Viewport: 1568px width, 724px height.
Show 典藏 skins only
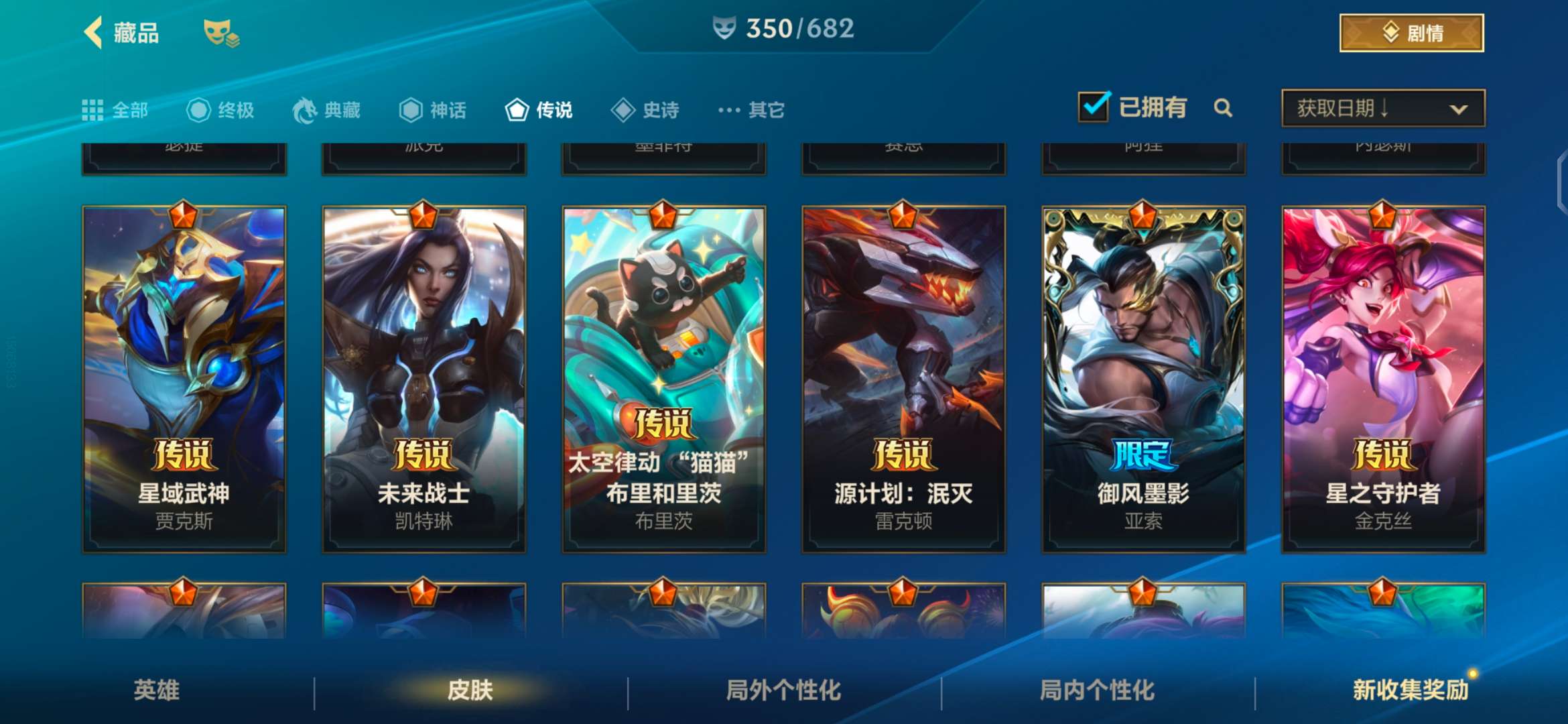tap(327, 110)
